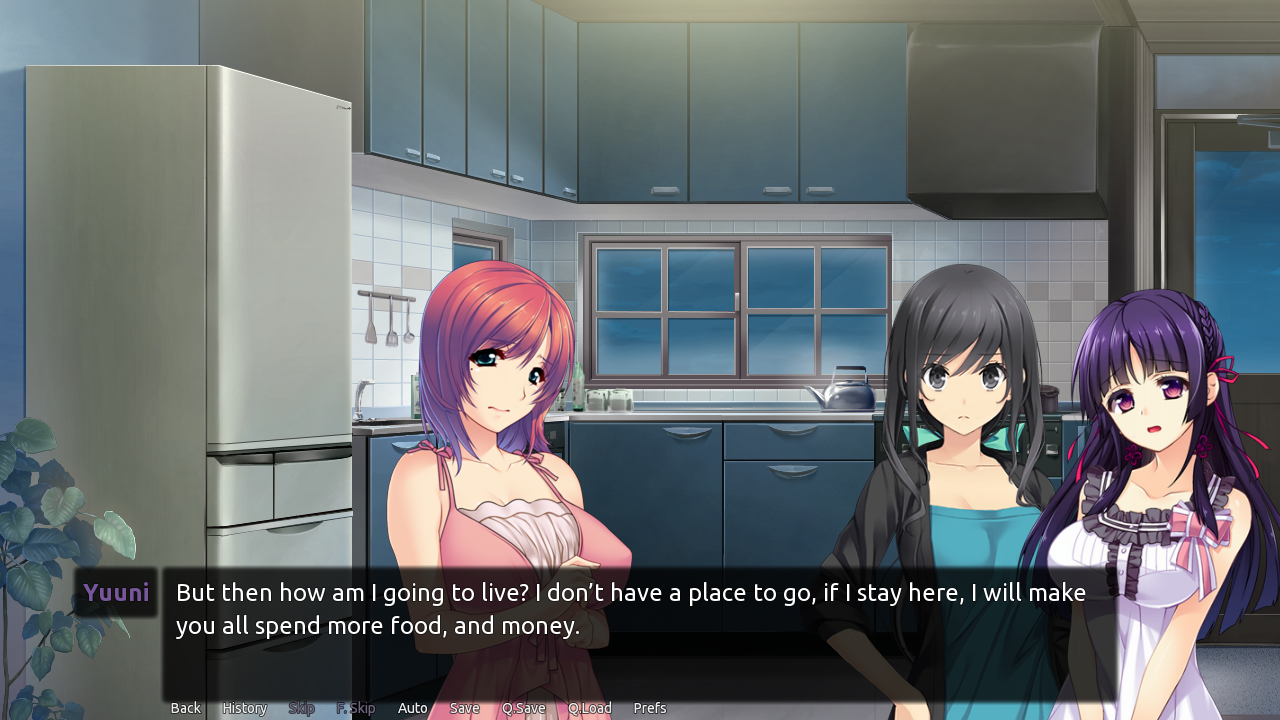Select History from the quick menu bar

[x=243, y=707]
